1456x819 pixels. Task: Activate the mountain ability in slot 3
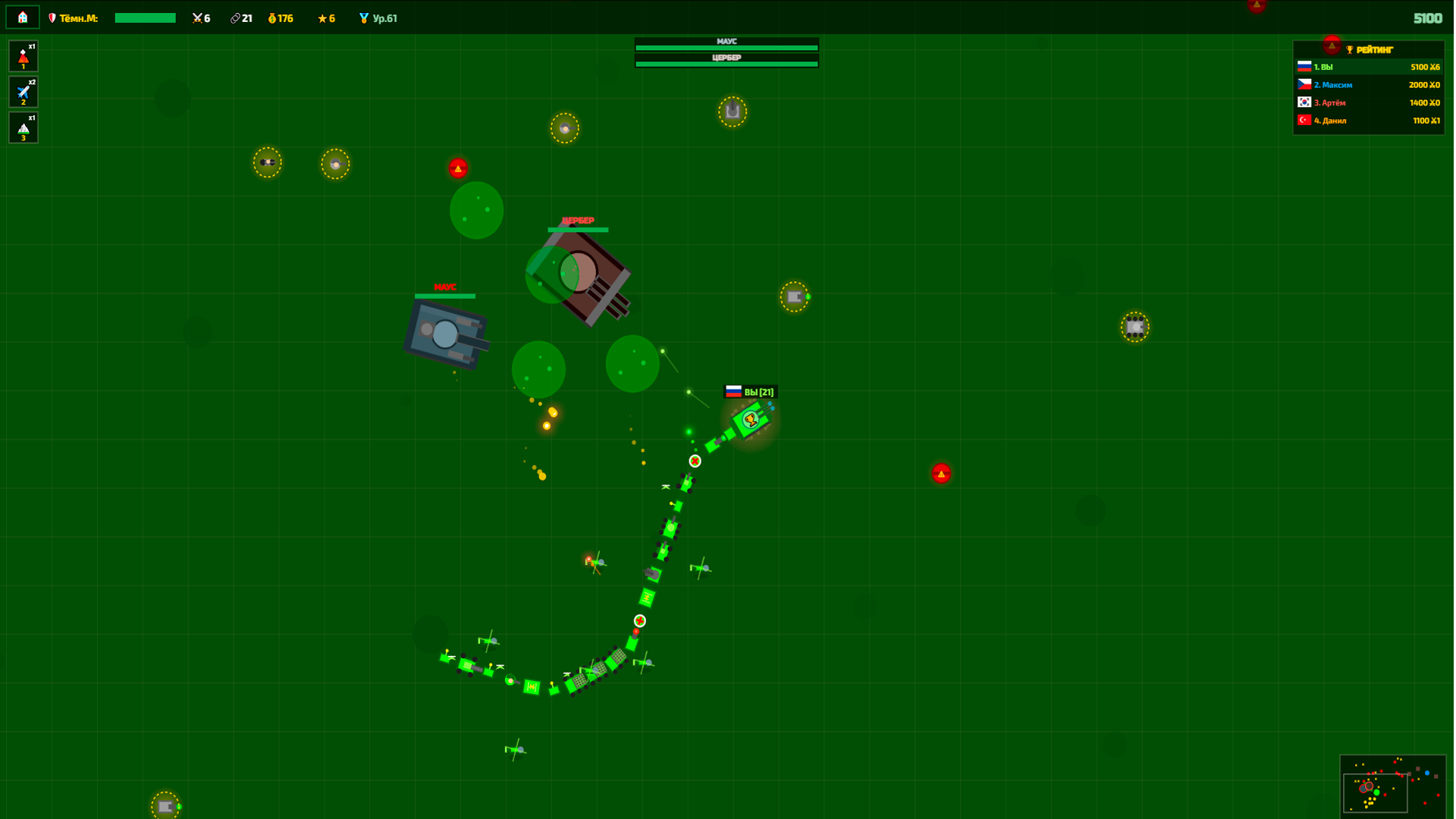pos(23,127)
